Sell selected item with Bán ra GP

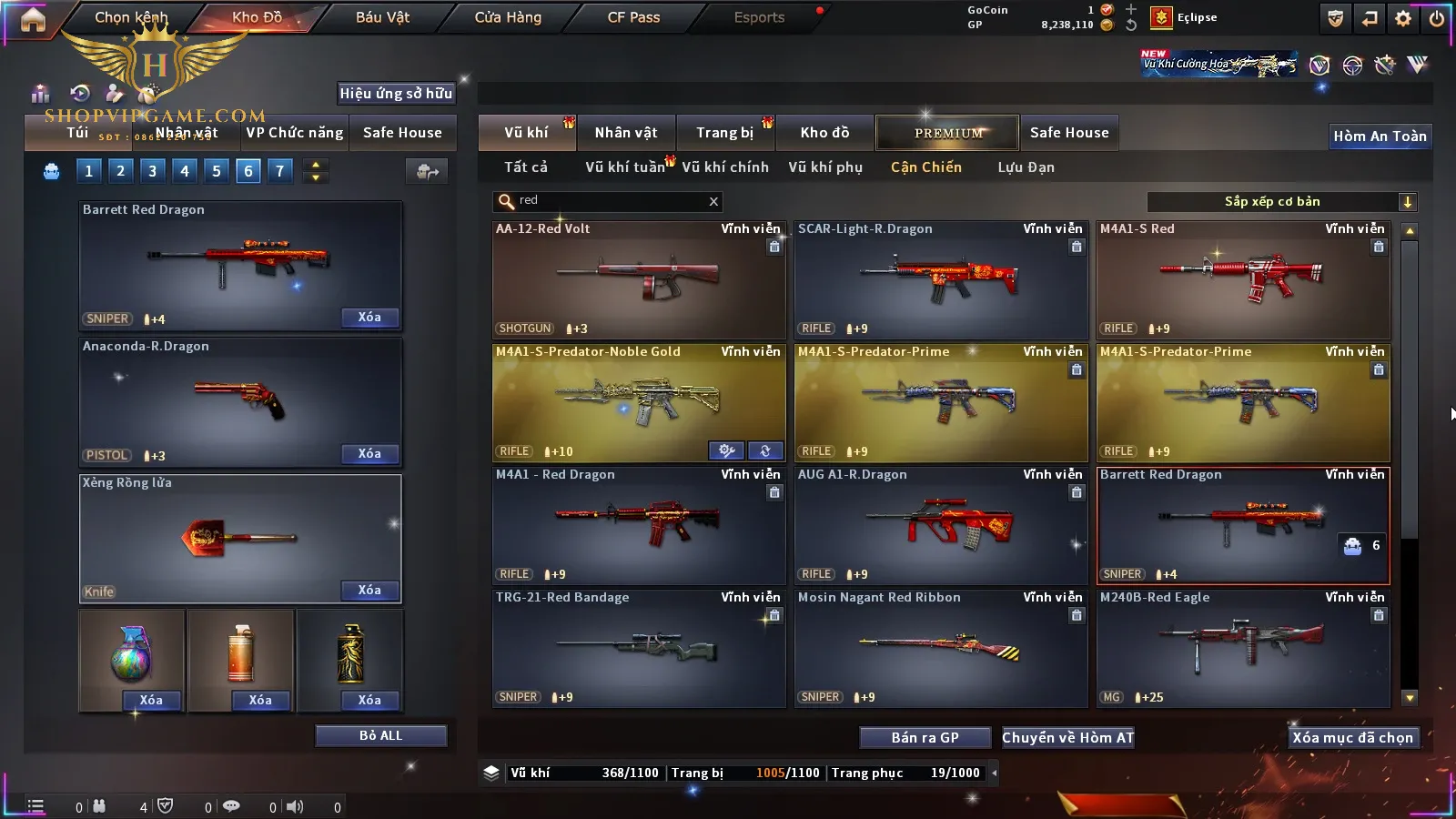[925, 738]
